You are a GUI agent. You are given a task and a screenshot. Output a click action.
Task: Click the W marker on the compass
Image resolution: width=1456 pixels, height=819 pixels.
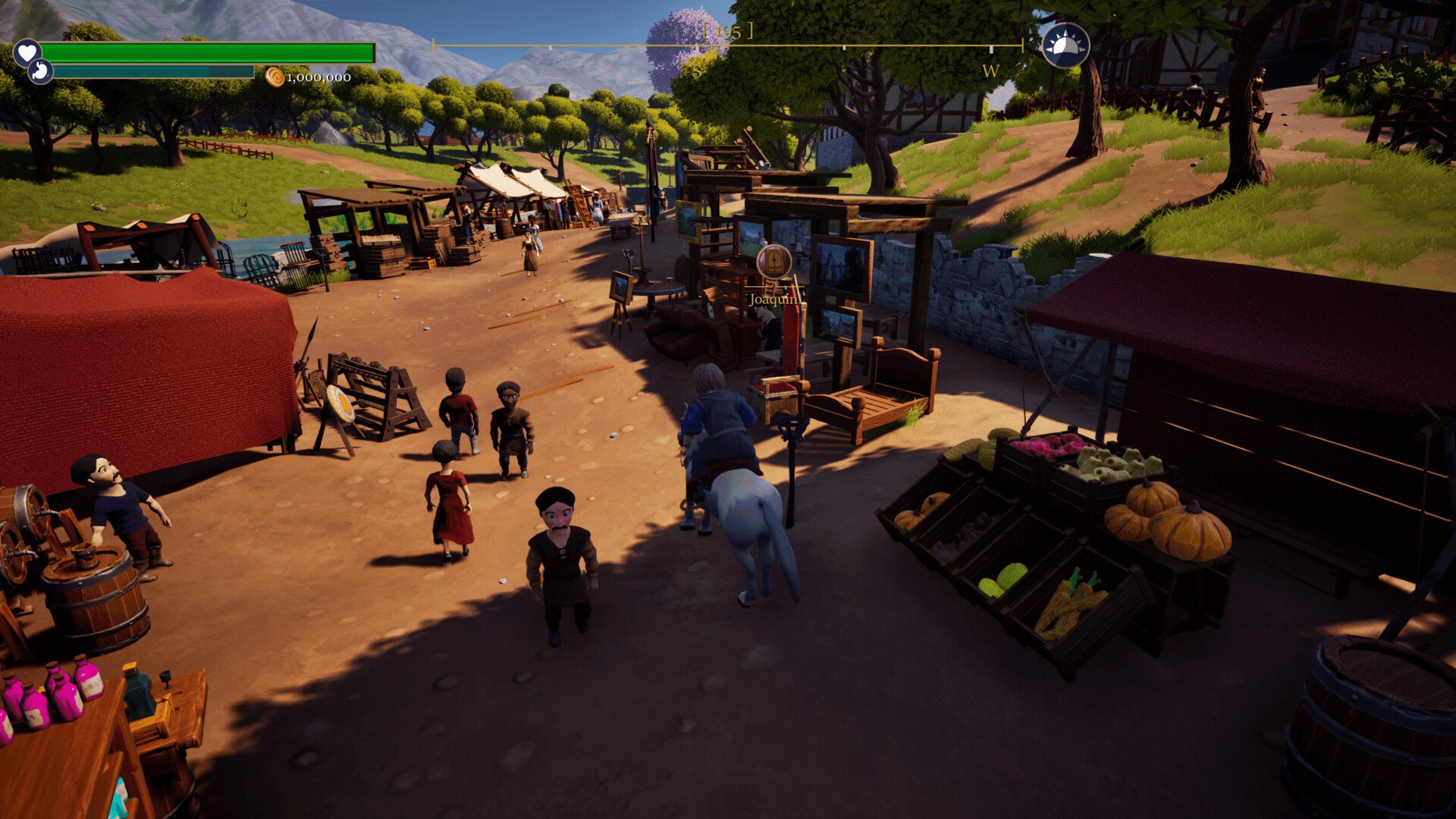coord(990,71)
